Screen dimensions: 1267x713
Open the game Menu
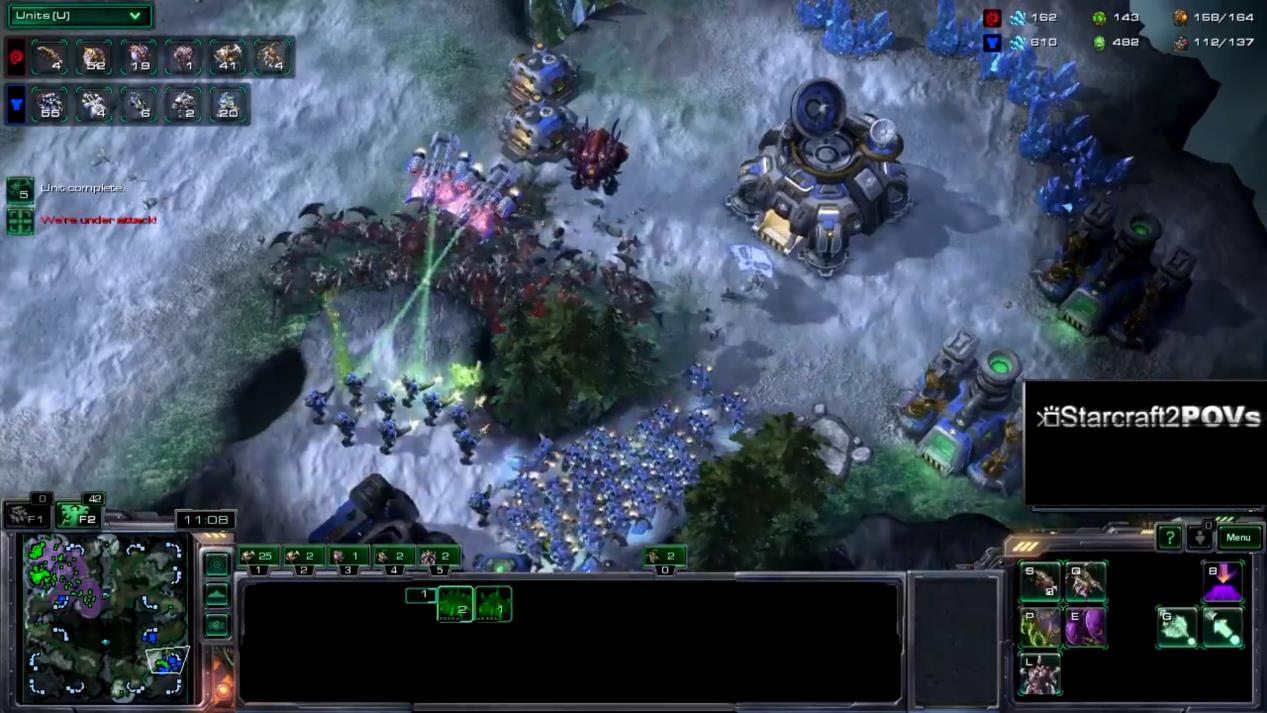(x=1238, y=537)
